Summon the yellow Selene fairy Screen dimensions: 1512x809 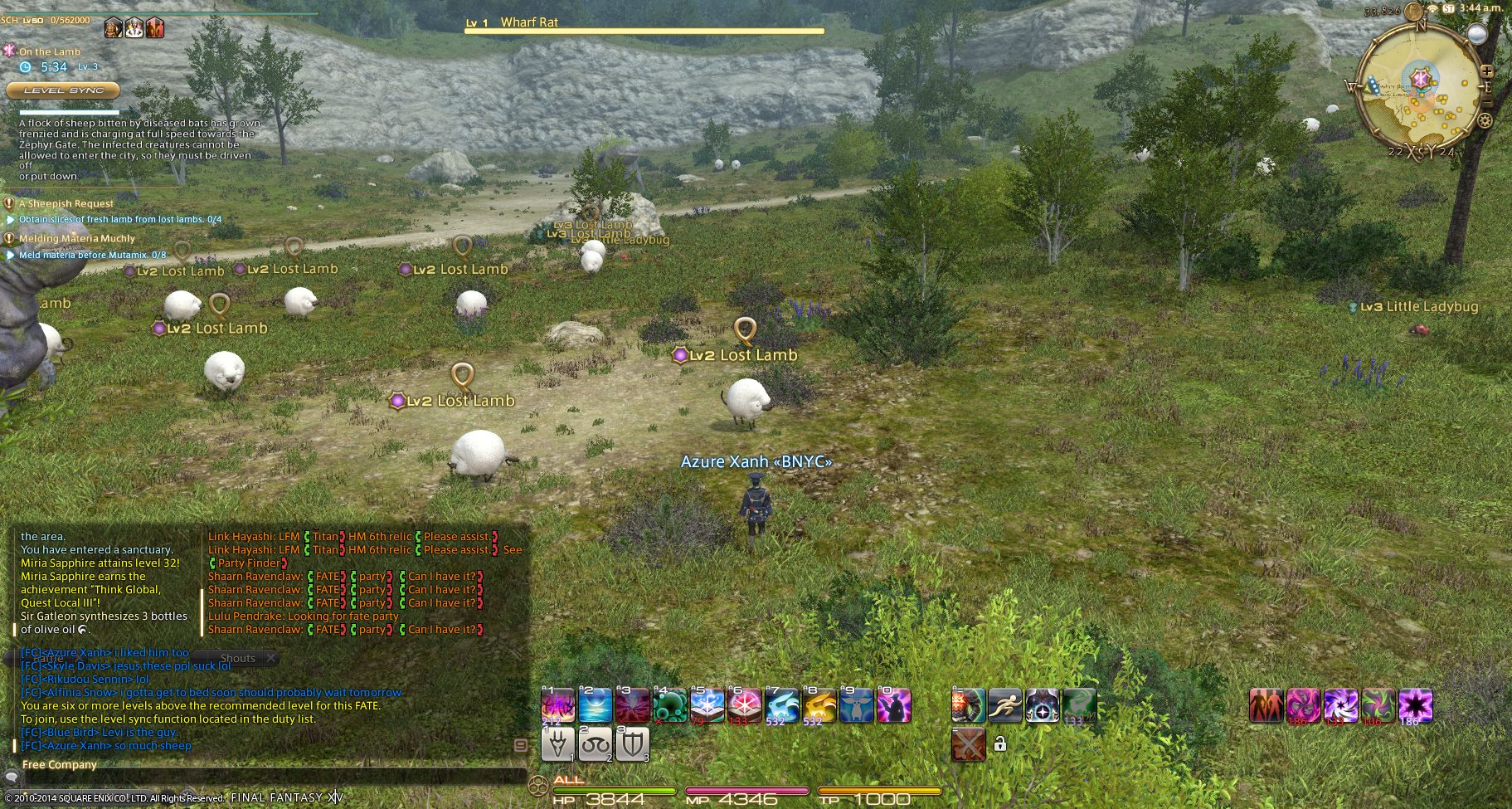click(819, 706)
